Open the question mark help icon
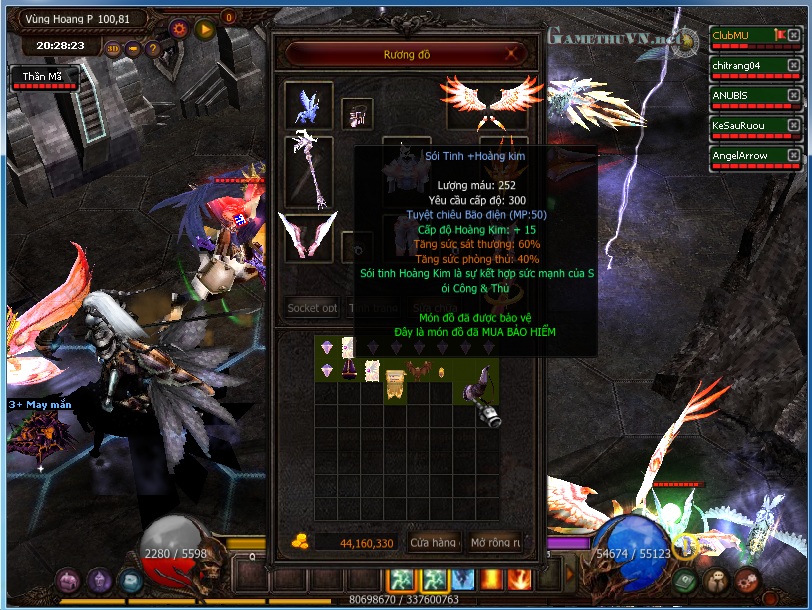Image resolution: width=812 pixels, height=610 pixels. [153, 47]
